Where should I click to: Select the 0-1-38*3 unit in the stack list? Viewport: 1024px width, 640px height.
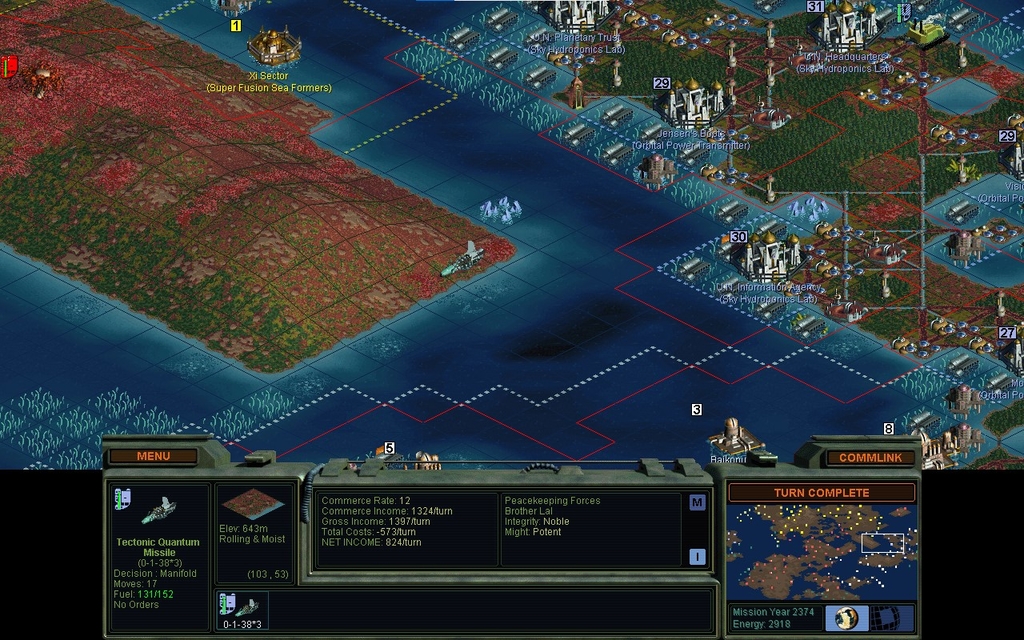click(241, 610)
